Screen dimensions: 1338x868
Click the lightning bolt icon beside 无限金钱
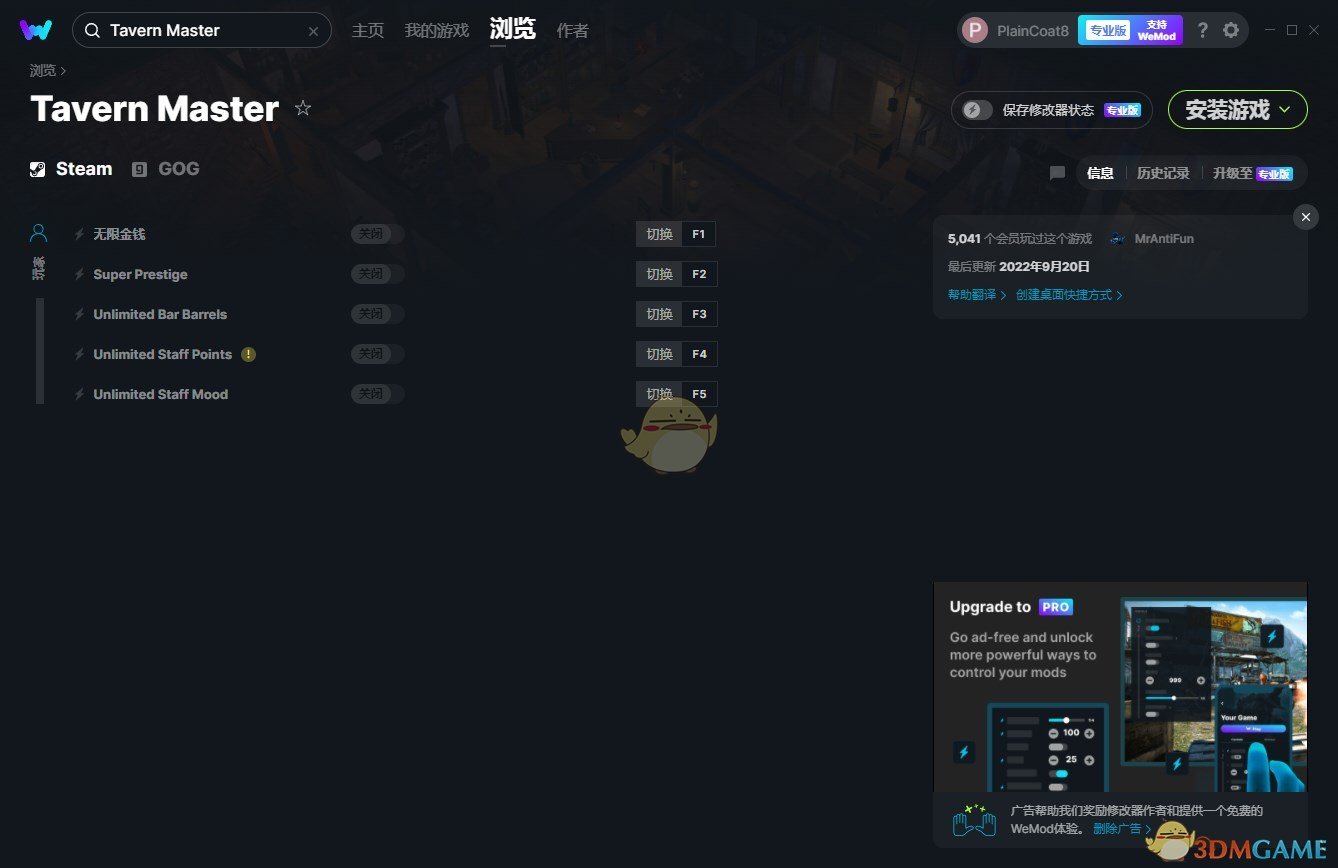79,233
